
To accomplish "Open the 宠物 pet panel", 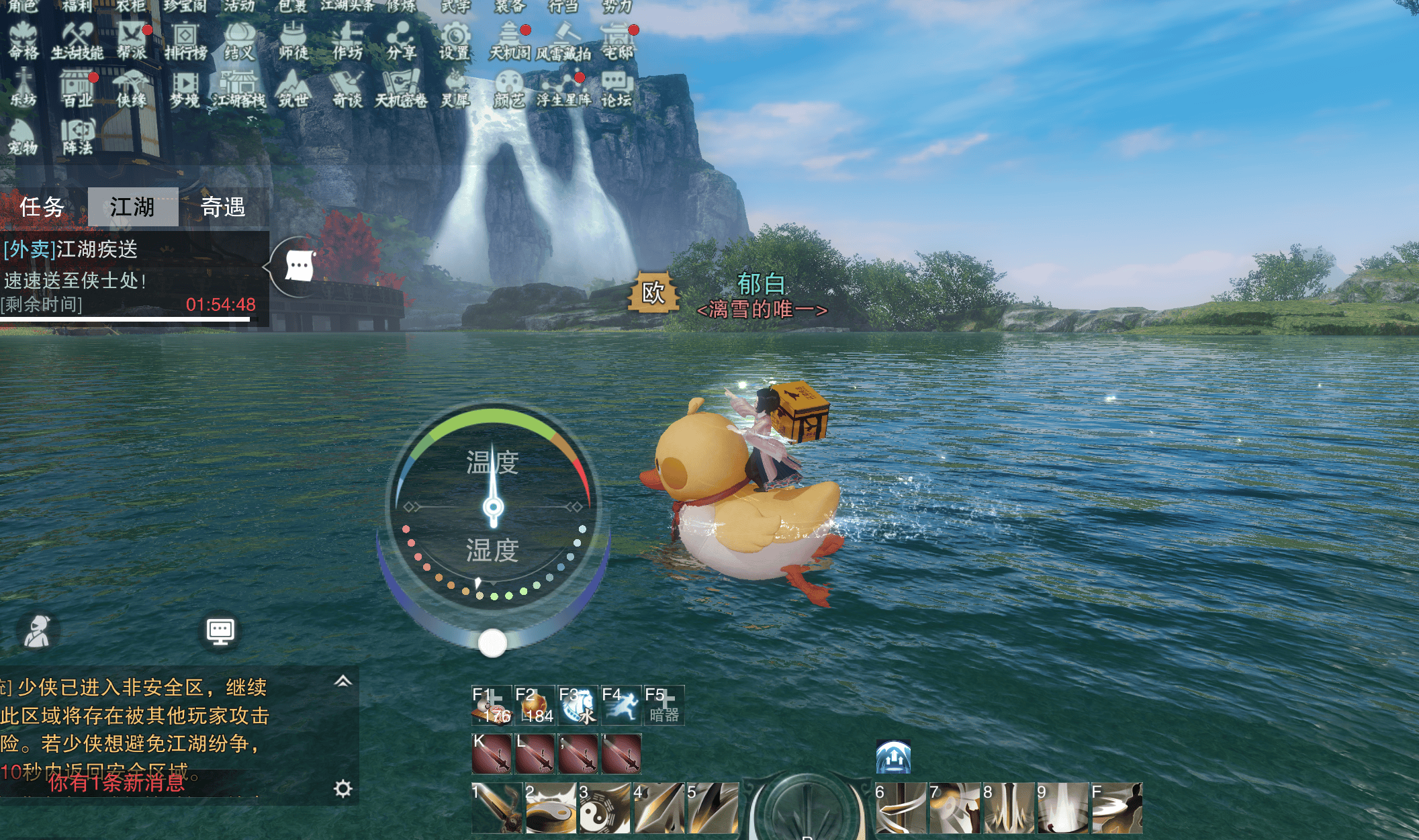I will (23, 136).
